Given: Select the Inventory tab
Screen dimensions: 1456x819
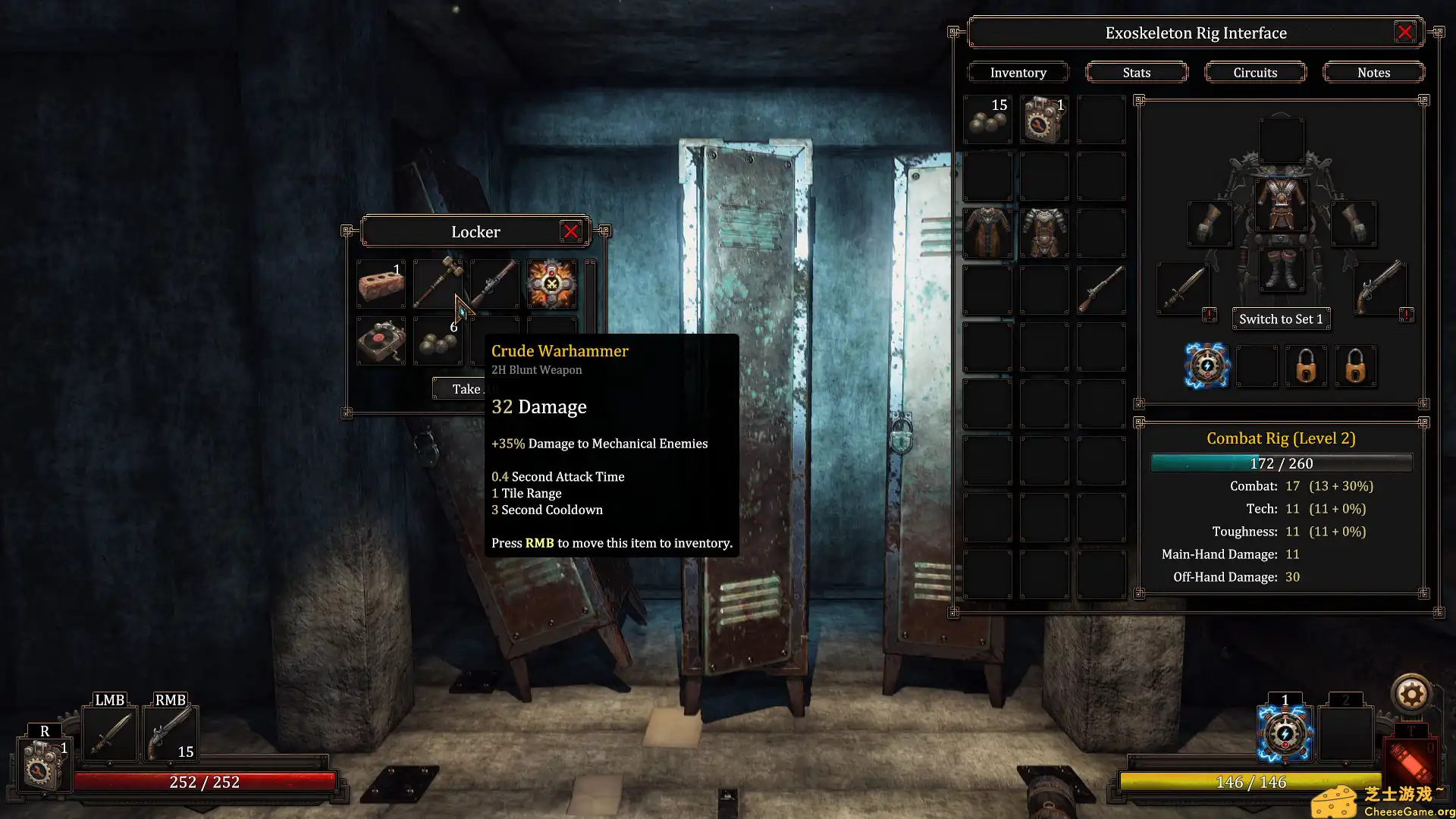Looking at the screenshot, I should (1018, 73).
